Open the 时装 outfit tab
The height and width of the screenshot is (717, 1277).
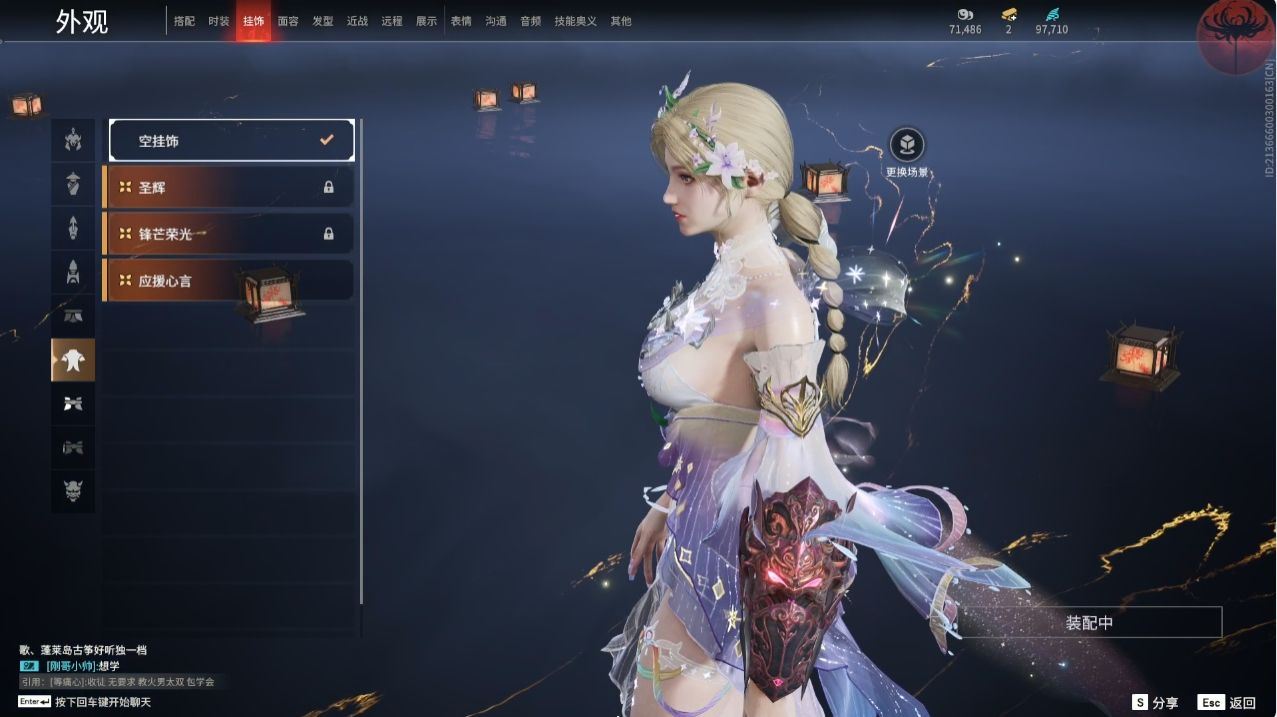(219, 21)
